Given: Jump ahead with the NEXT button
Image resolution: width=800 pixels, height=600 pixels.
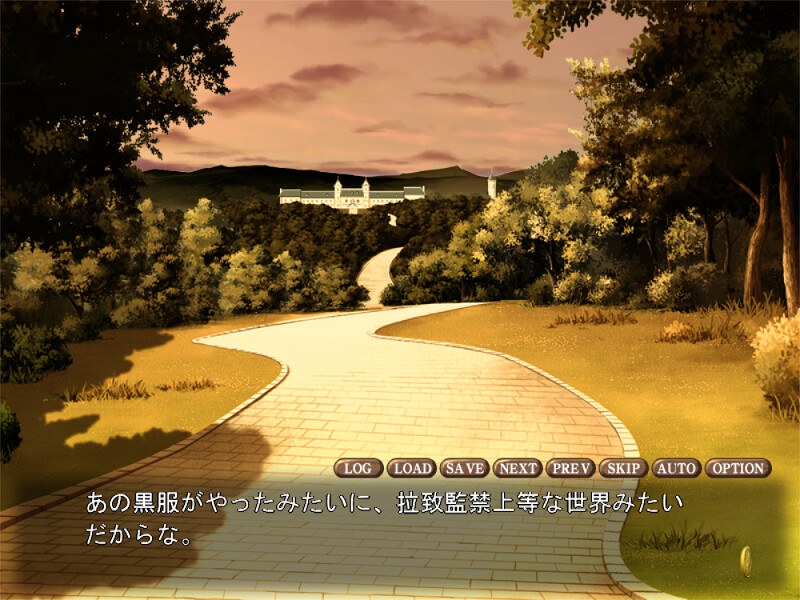Looking at the screenshot, I should click(x=517, y=468).
